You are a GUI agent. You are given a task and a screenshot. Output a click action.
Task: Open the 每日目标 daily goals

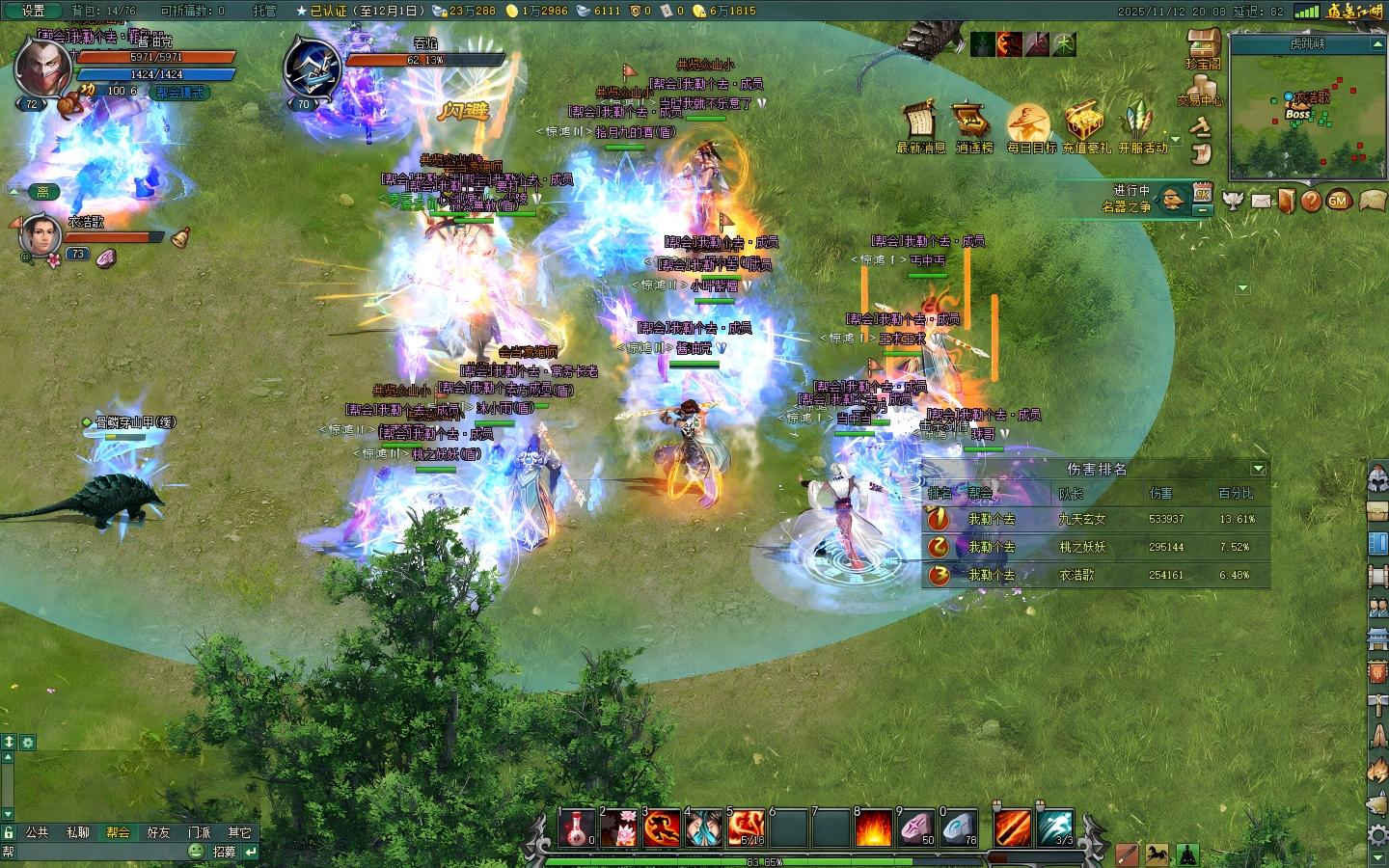click(1029, 125)
